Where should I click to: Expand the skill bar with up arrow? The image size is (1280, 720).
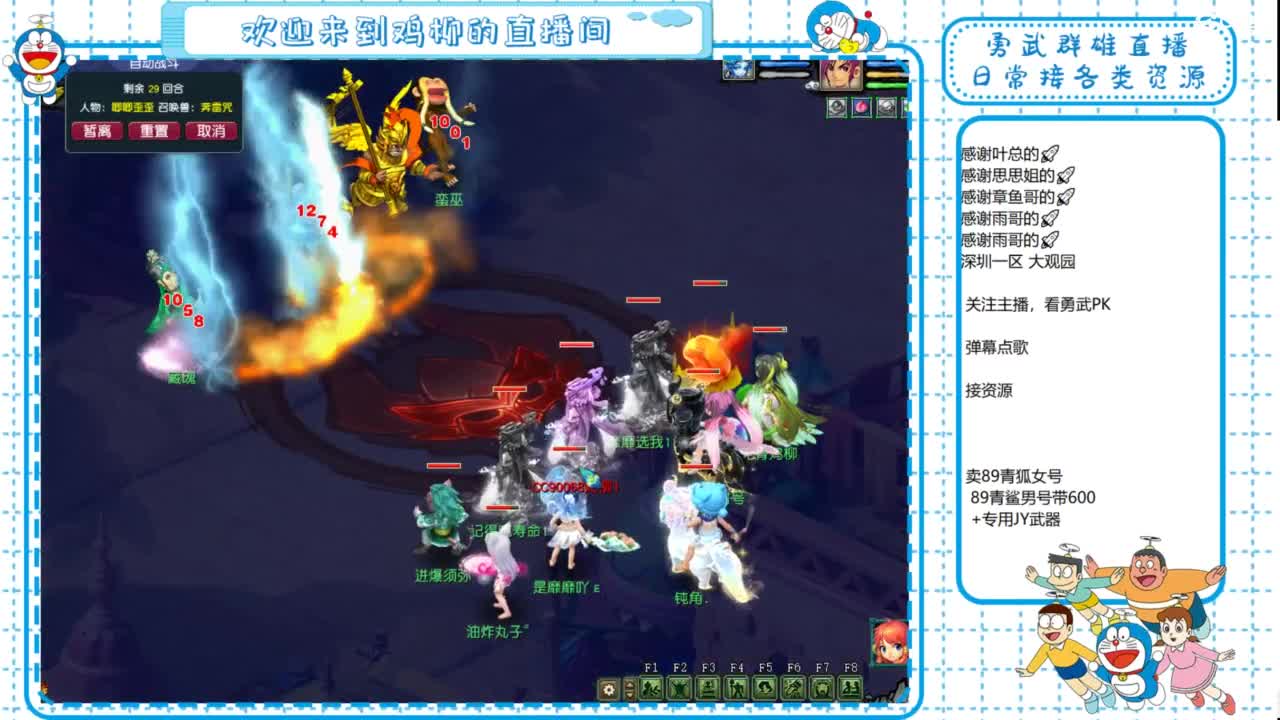tap(628, 684)
